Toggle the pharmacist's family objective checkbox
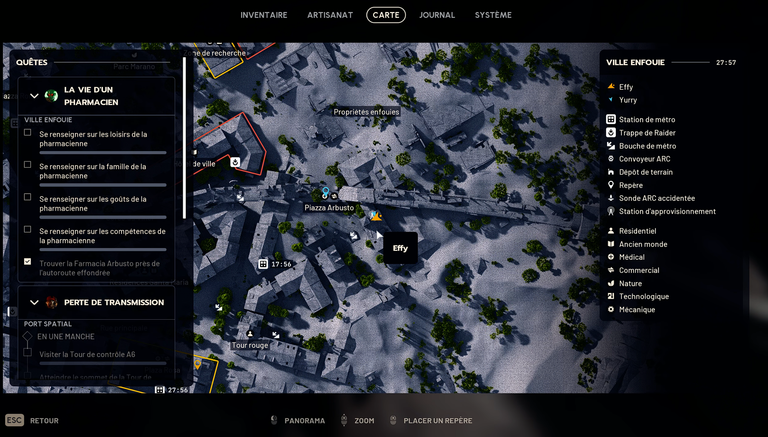This screenshot has width=768, height=437. point(28,165)
